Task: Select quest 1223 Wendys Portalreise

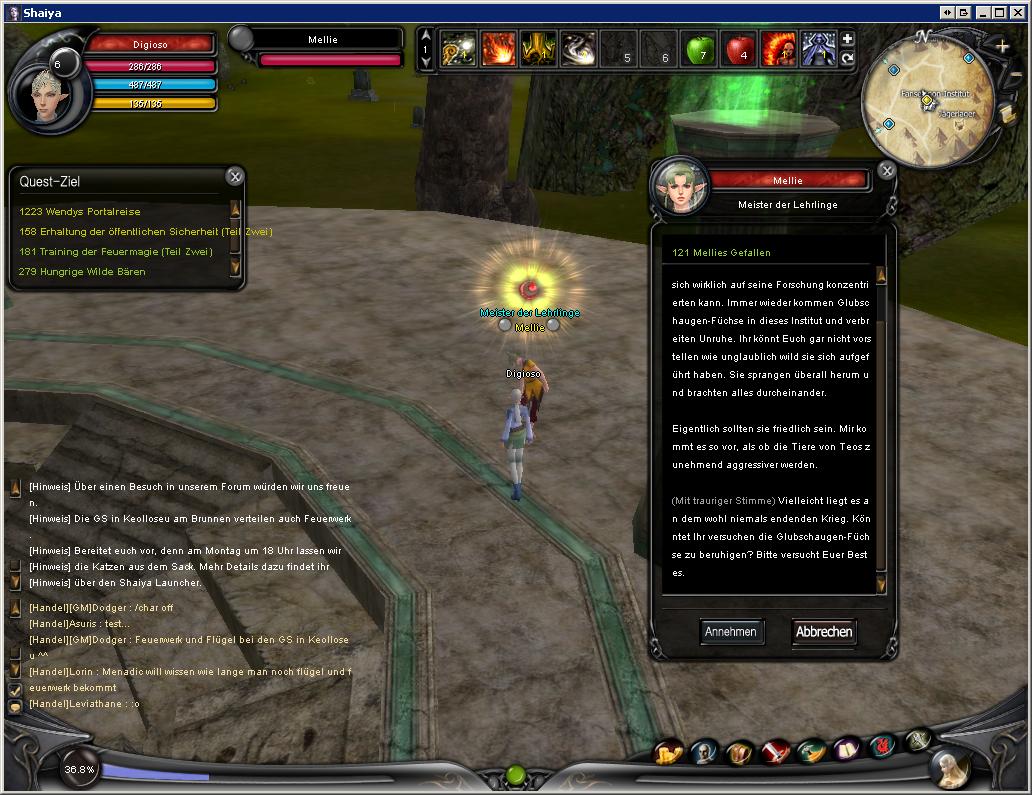Action: [x=80, y=212]
